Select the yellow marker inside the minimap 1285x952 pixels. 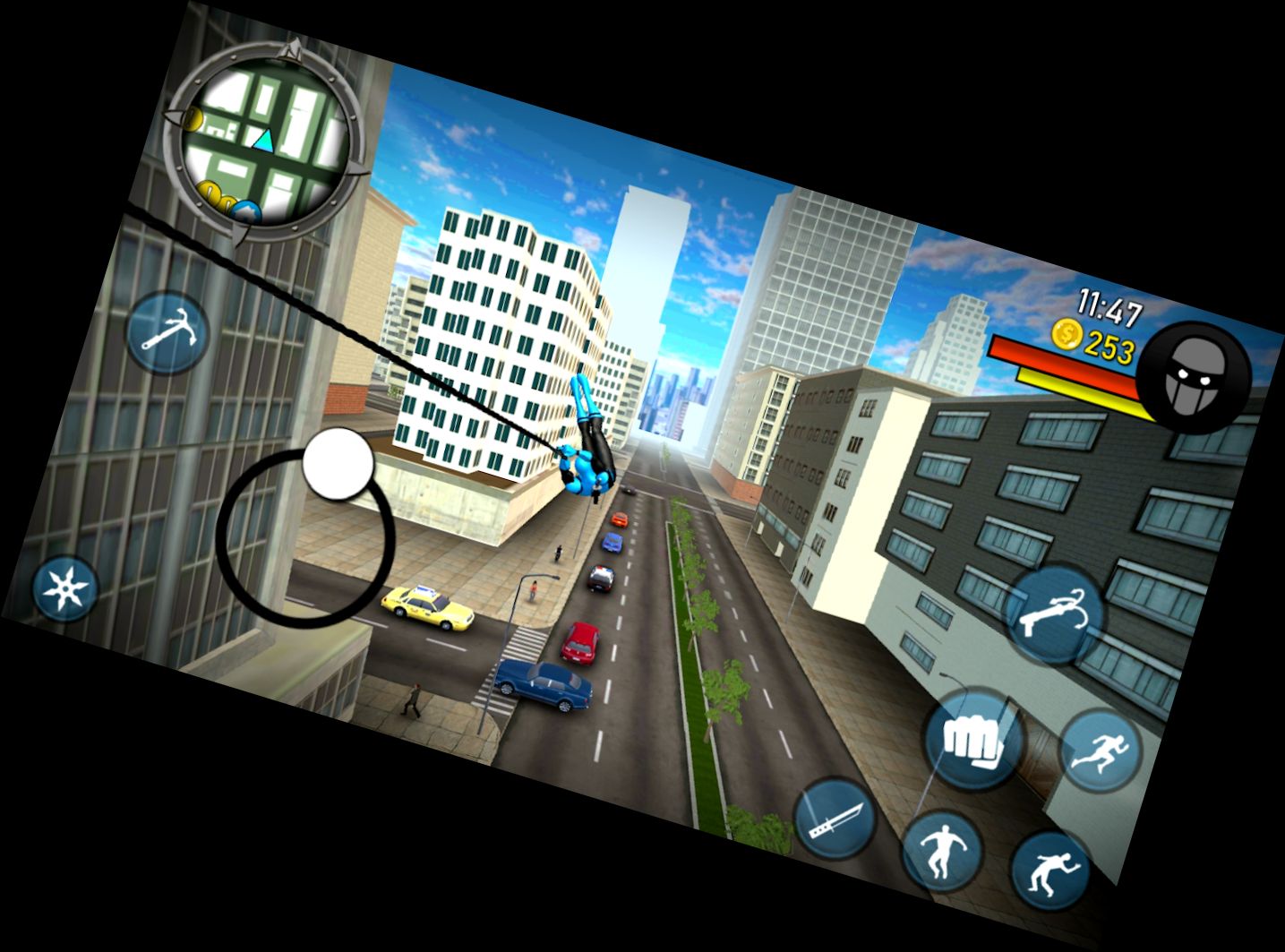[x=195, y=117]
